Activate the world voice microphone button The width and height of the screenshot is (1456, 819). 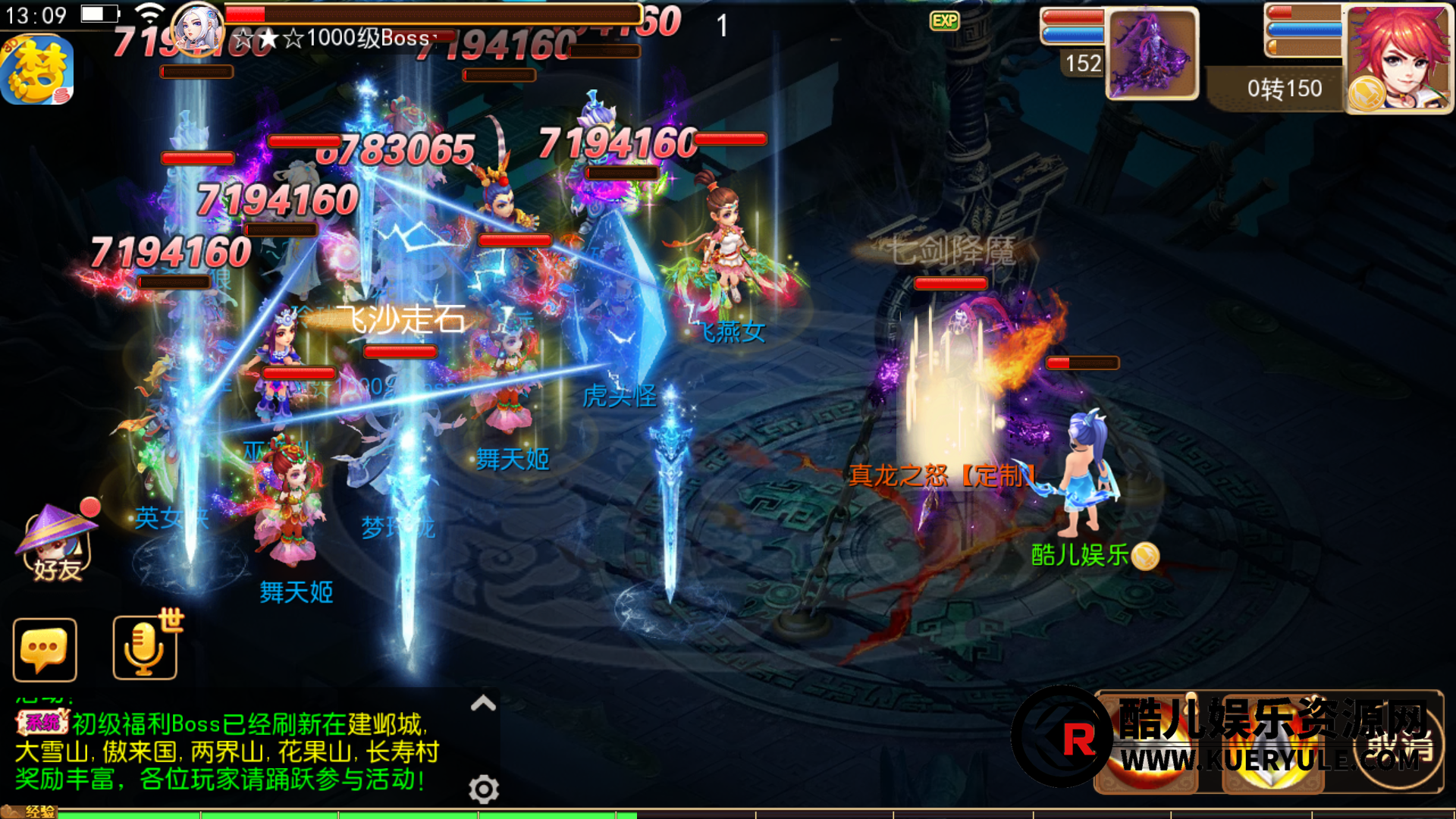[145, 647]
